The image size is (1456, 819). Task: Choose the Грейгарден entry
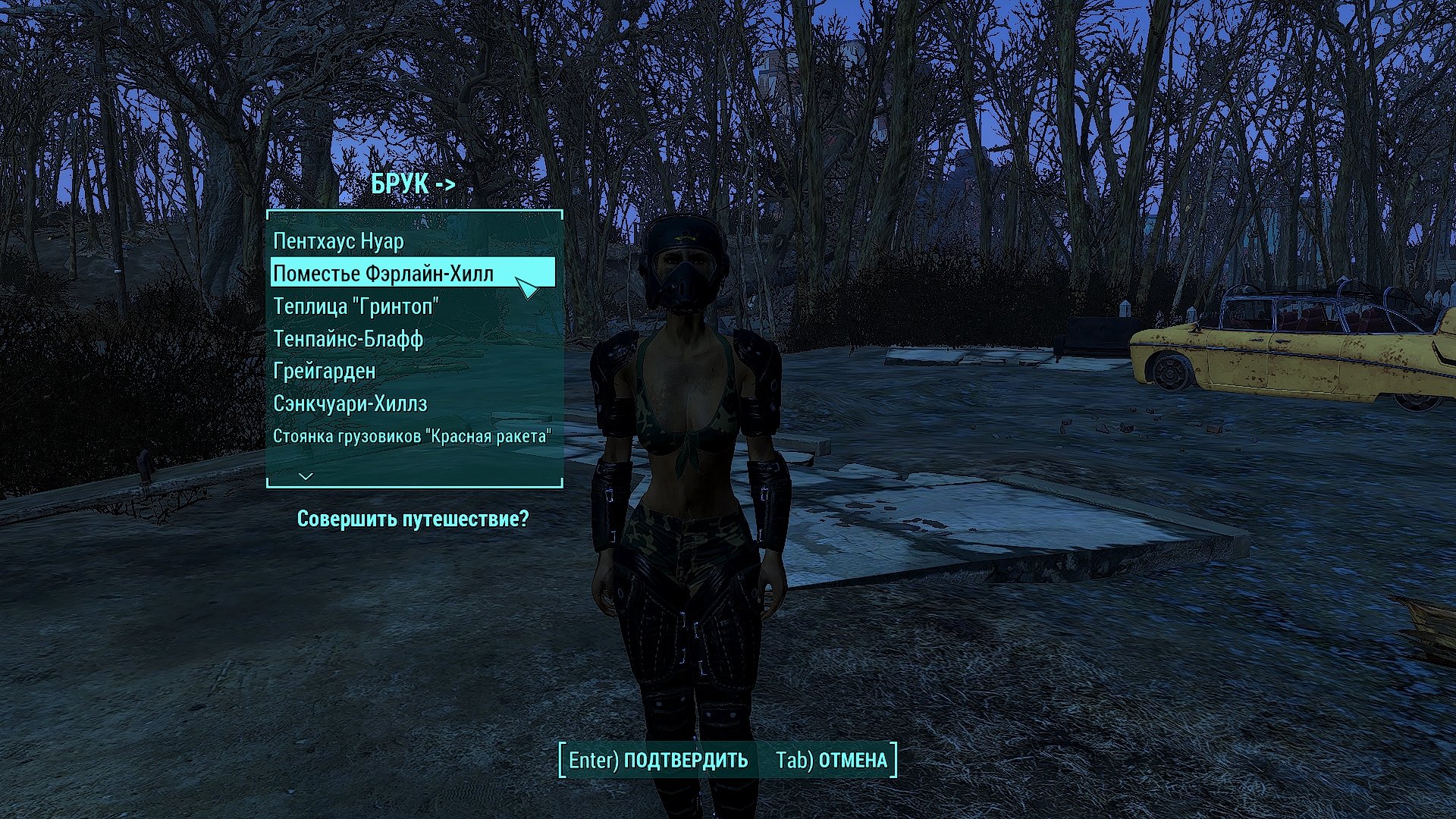pos(325,372)
